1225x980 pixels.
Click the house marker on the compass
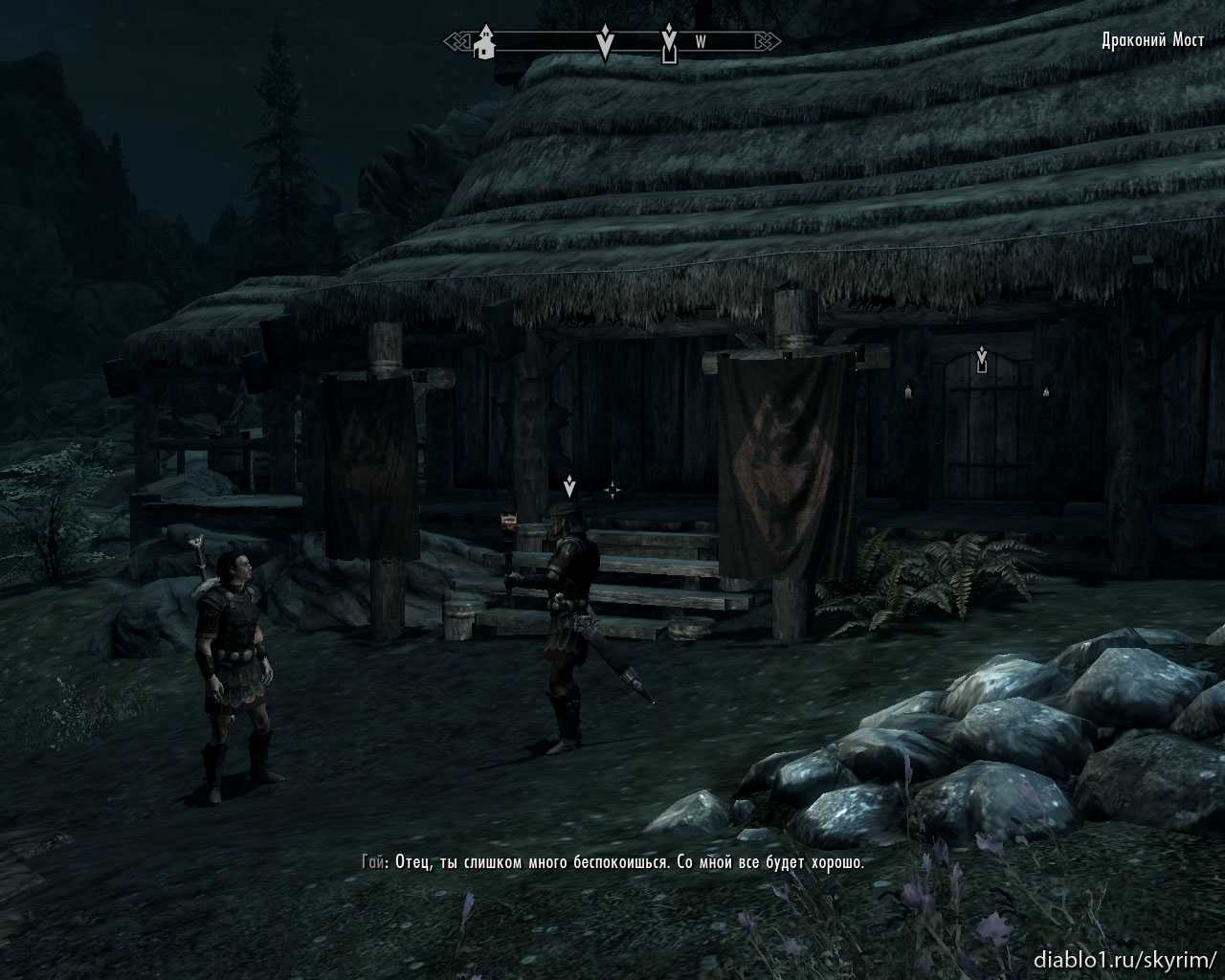click(486, 42)
